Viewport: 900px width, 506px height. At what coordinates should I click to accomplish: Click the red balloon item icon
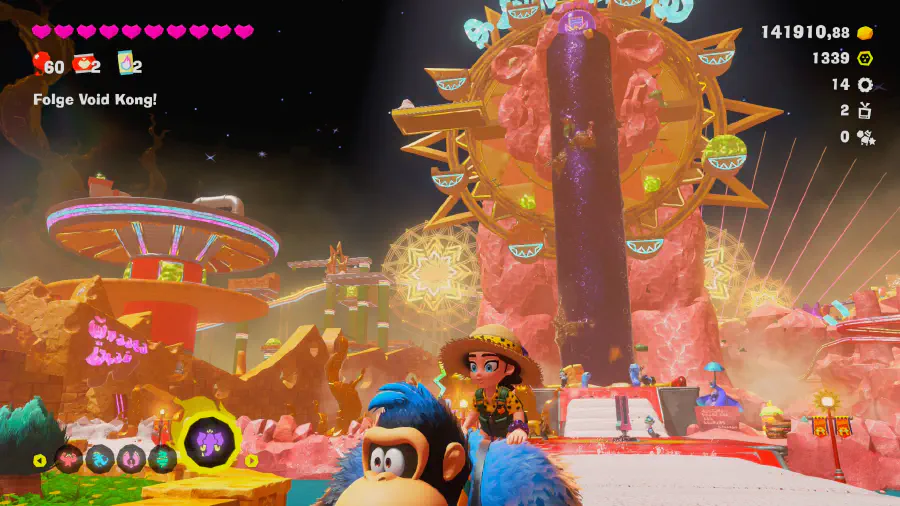(39, 65)
